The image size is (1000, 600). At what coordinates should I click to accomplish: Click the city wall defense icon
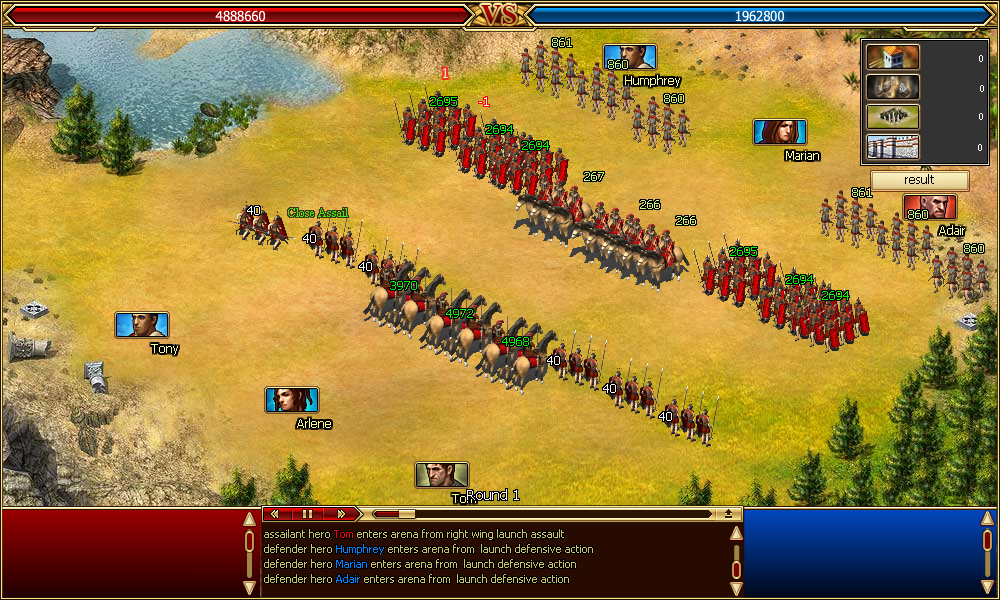pyautogui.click(x=893, y=147)
